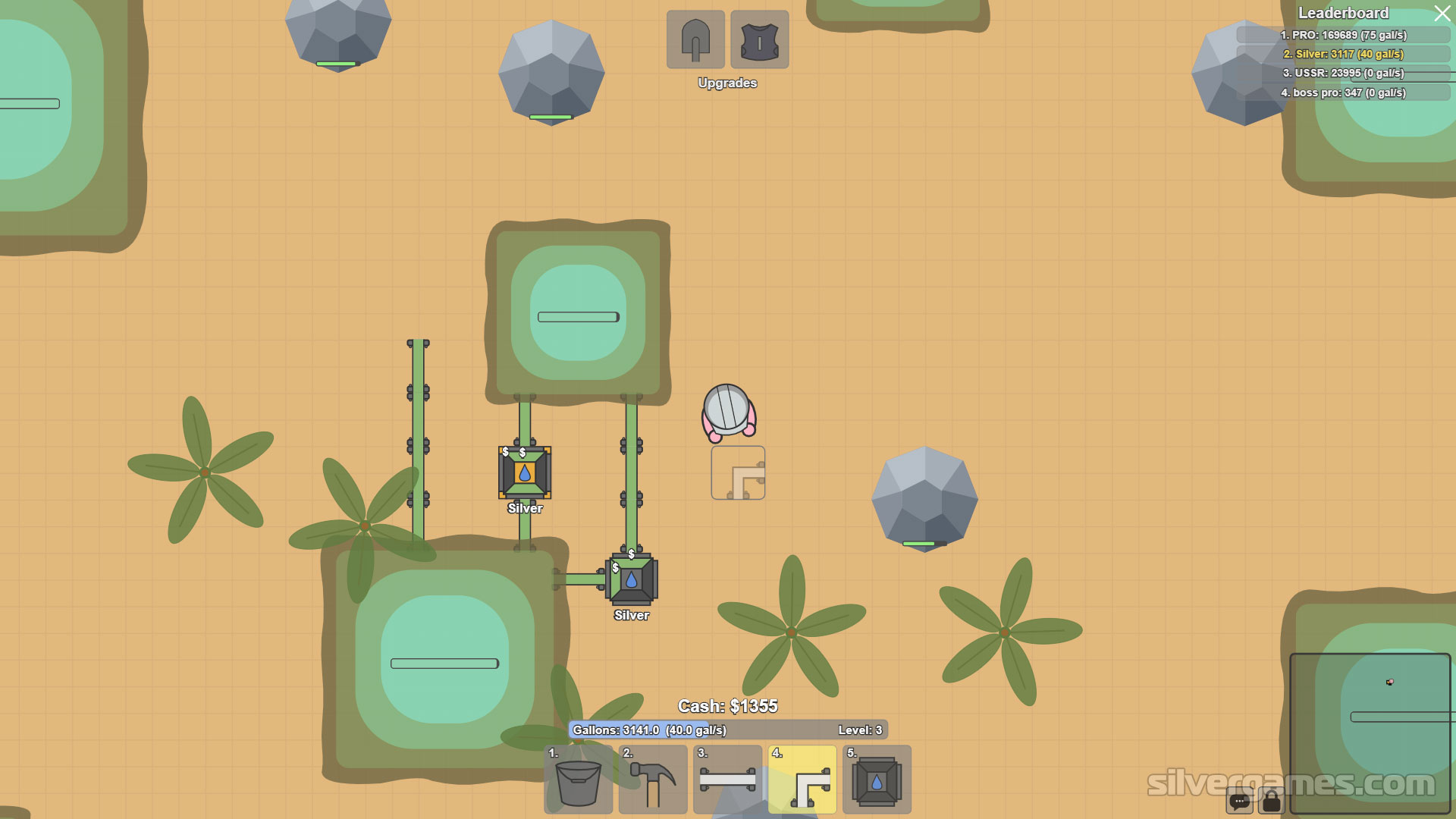Select PRO's row in the leaderboard
The height and width of the screenshot is (819, 1456).
coord(1343,35)
